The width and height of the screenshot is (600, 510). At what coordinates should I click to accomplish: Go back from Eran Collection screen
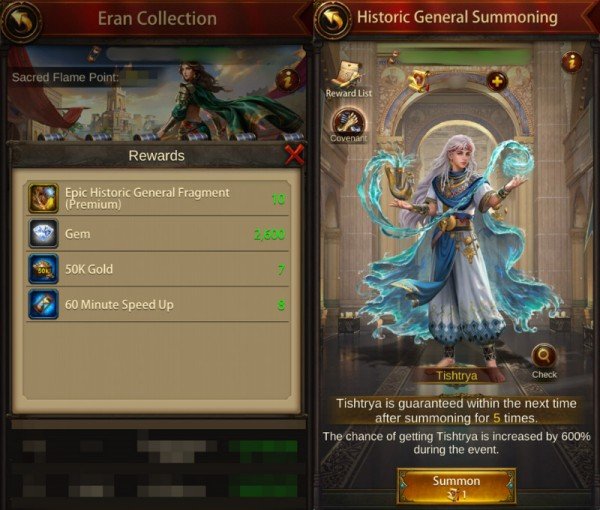tap(22, 20)
